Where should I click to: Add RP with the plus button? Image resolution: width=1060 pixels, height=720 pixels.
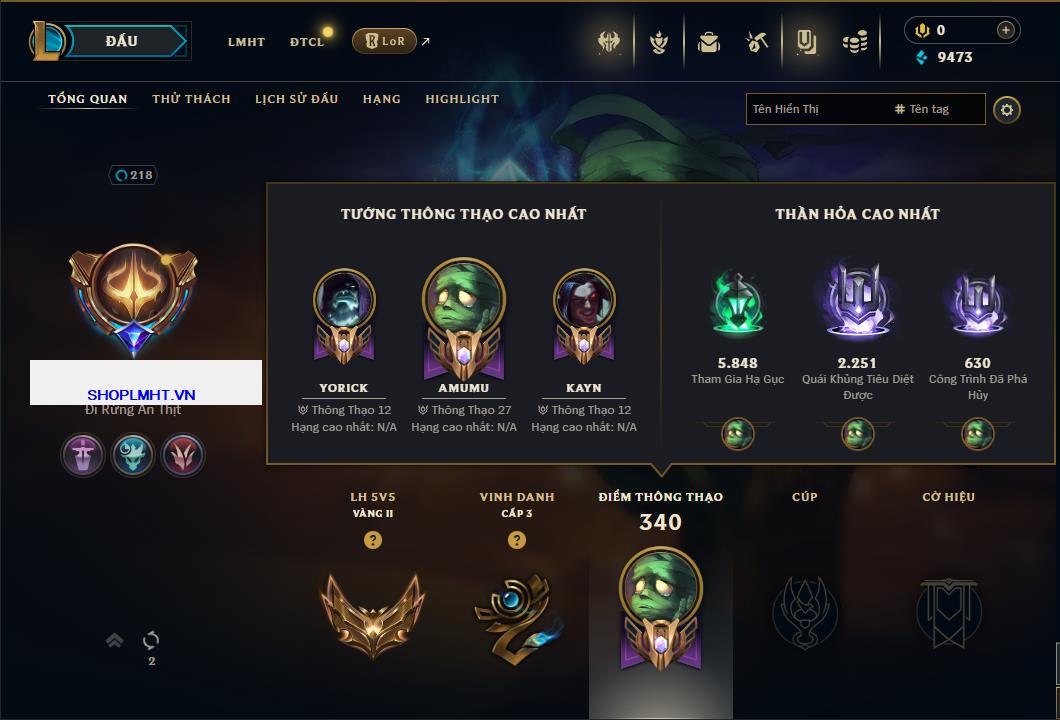tap(1005, 30)
